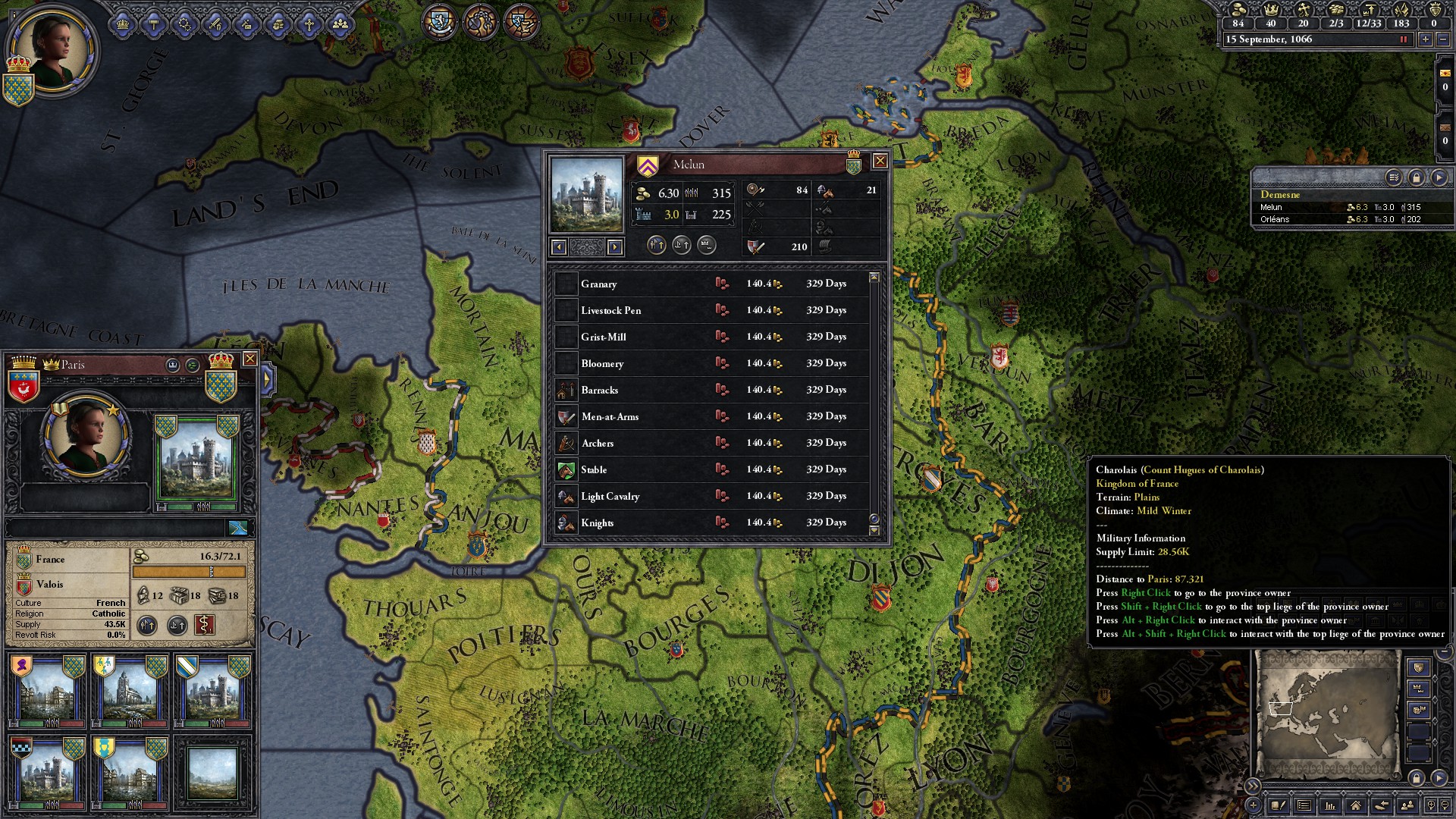This screenshot has width=1456, height=819.
Task: Select Melun in the Demesne list
Action: tap(1272, 207)
